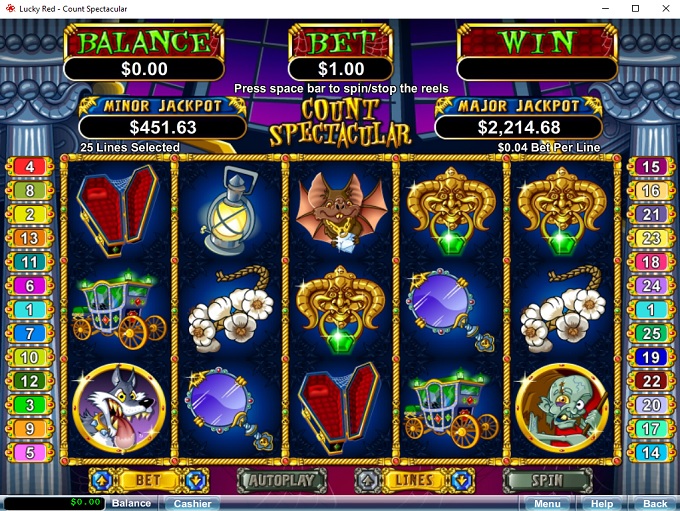Screen dimensions: 680x511
Task: Choose payline 13 marker
Action: coord(29,238)
